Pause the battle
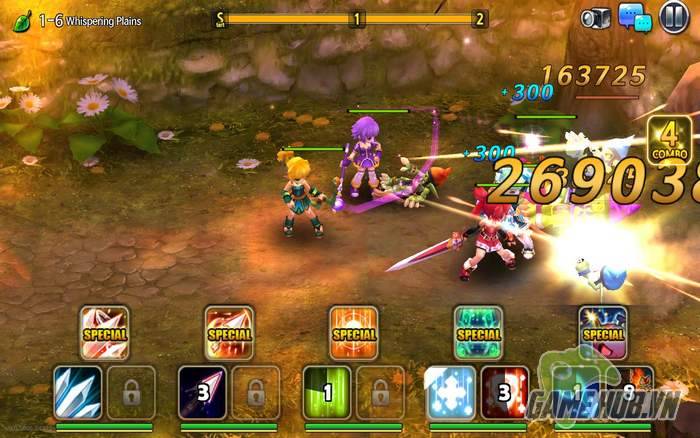 (674, 18)
